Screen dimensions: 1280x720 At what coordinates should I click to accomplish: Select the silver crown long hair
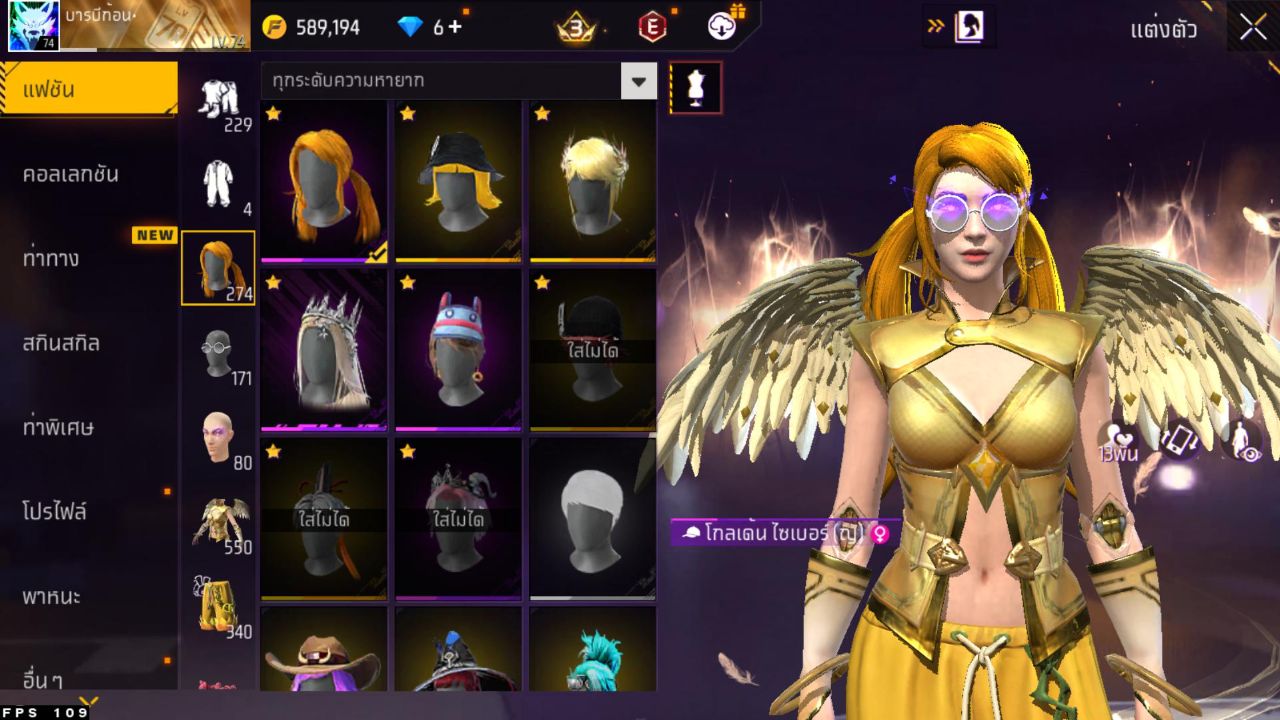tap(324, 350)
